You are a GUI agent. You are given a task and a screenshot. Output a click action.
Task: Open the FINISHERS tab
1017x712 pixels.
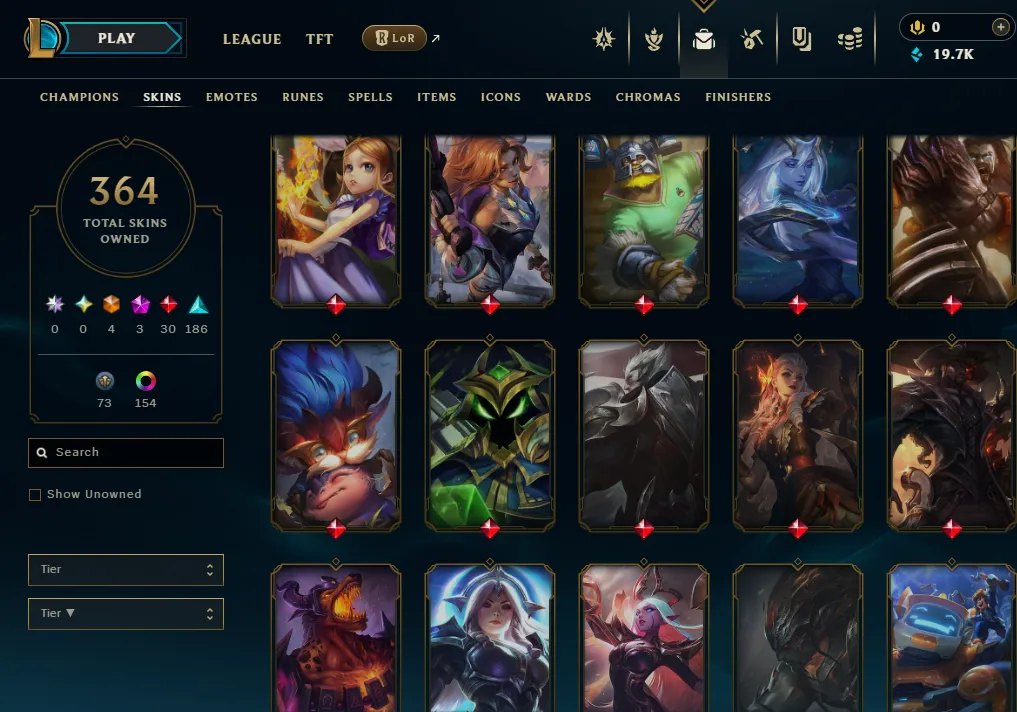(x=738, y=97)
